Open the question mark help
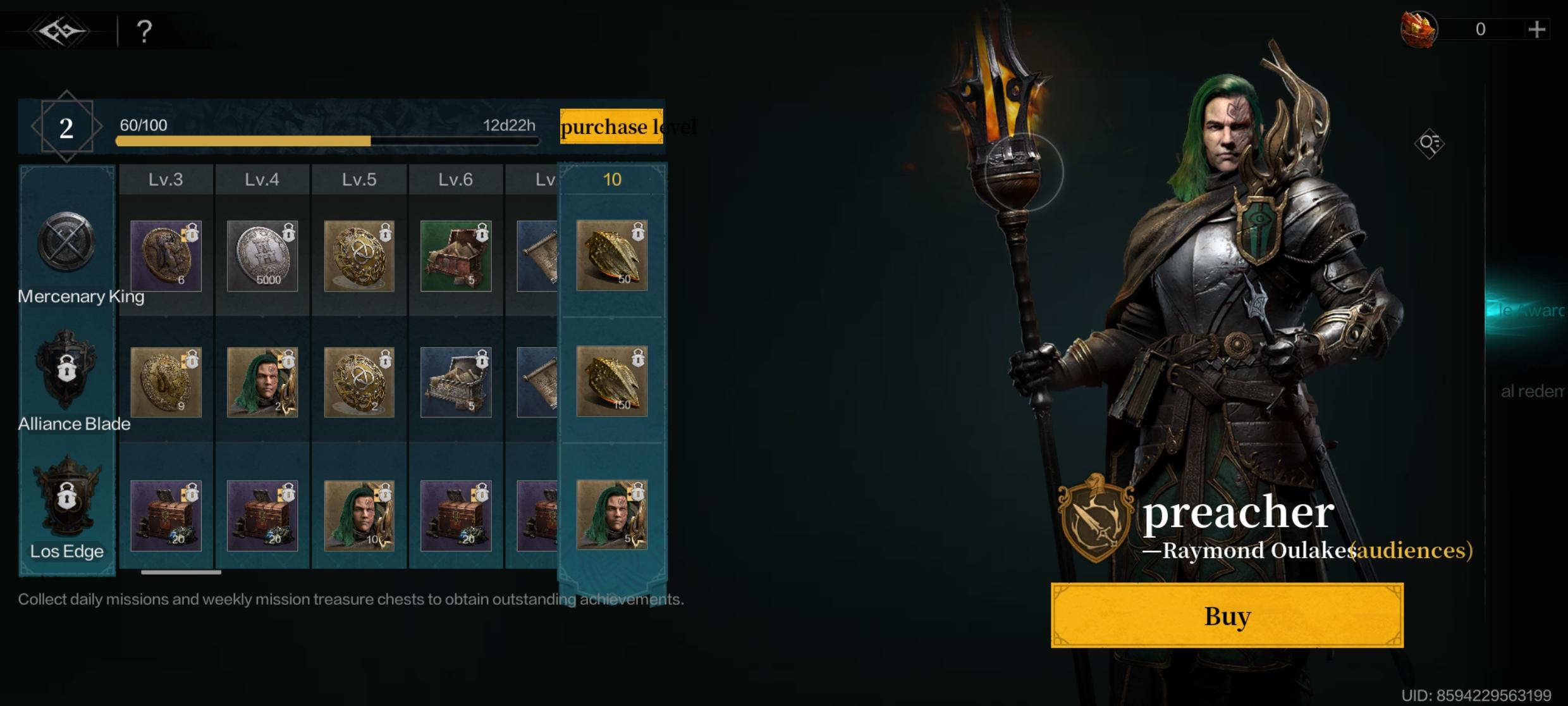1568x706 pixels. pos(144,31)
